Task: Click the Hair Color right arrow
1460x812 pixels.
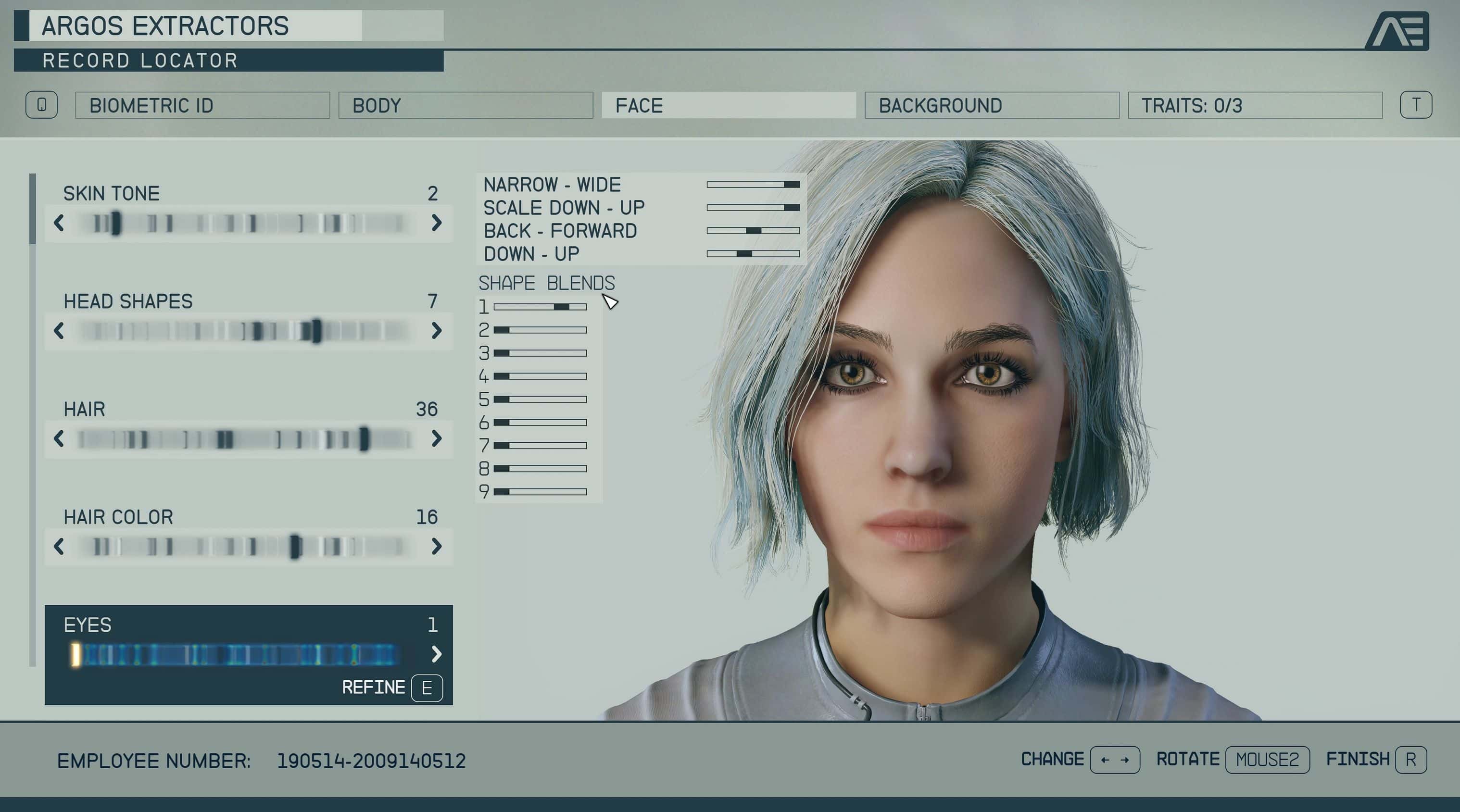Action: click(x=436, y=546)
